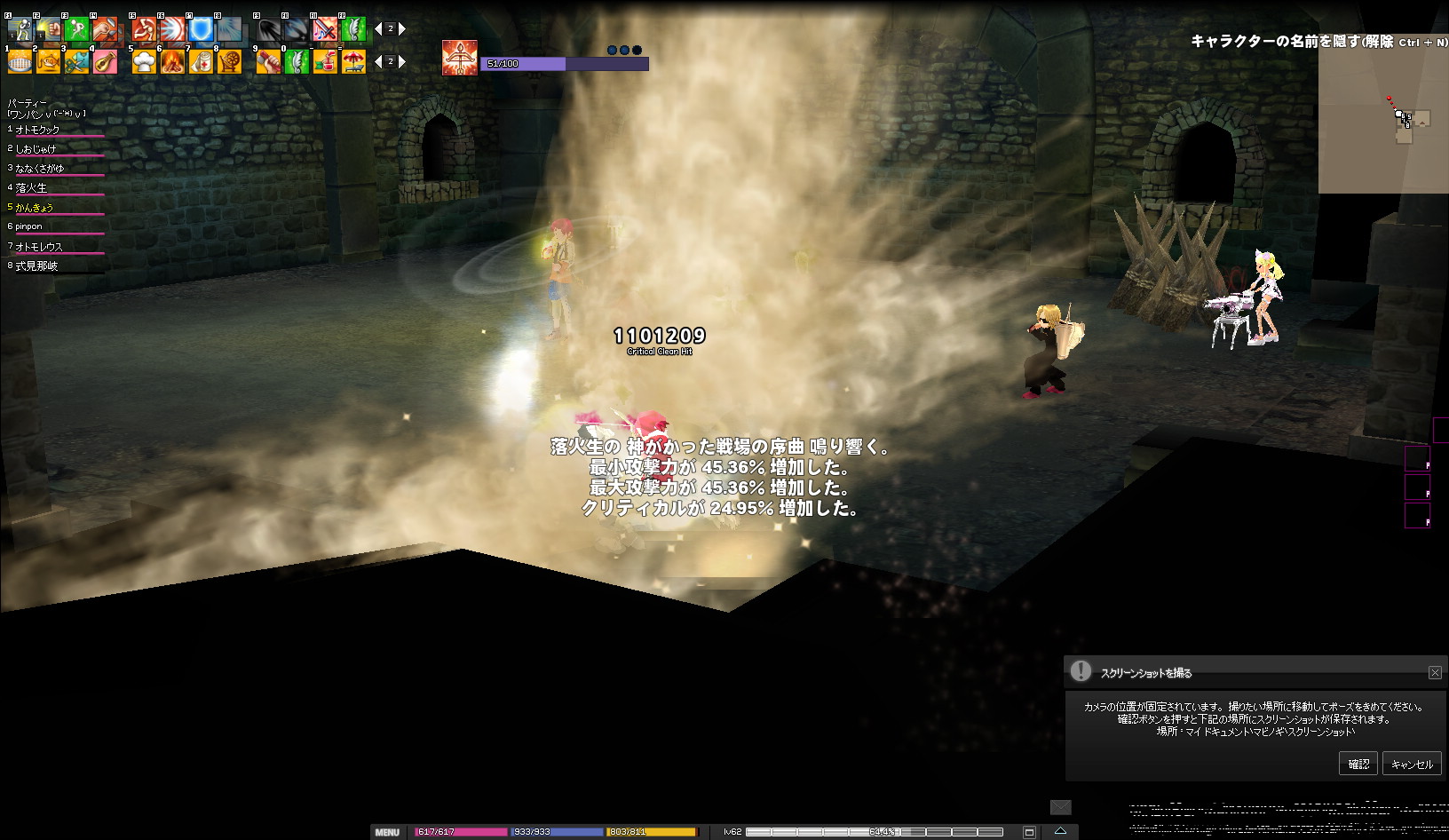Viewport: 1449px width, 840px height.
Task: Use the campfire skill icon
Action: (x=172, y=62)
